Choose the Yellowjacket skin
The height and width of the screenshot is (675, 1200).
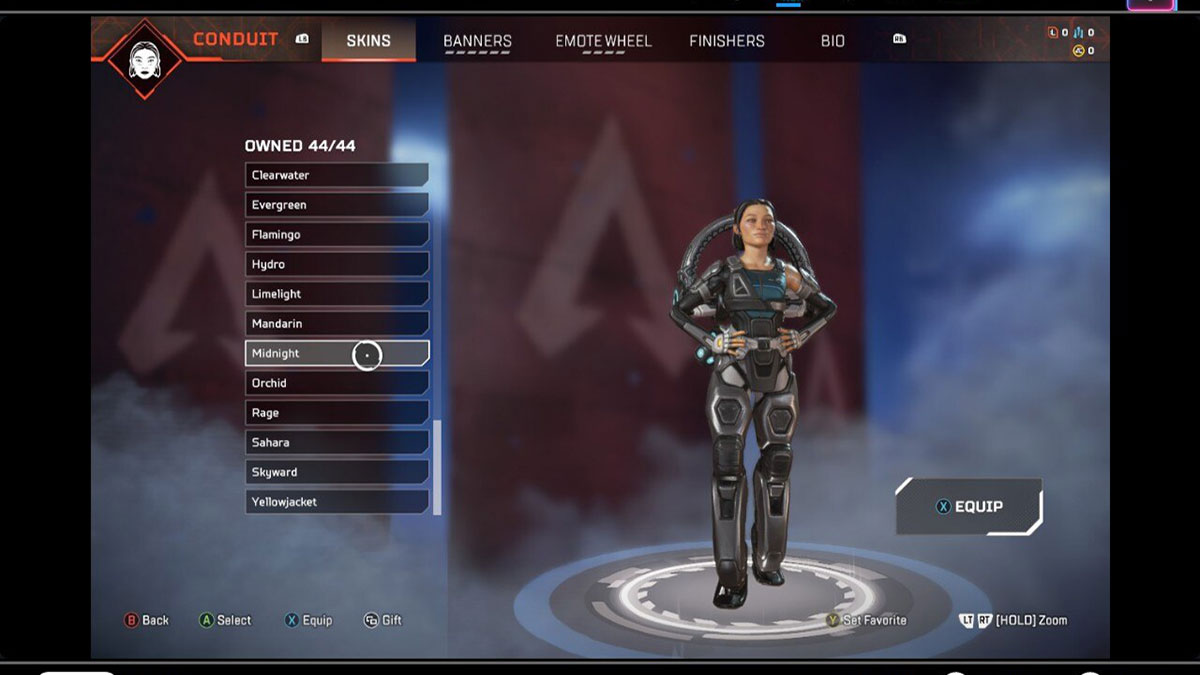click(x=336, y=502)
